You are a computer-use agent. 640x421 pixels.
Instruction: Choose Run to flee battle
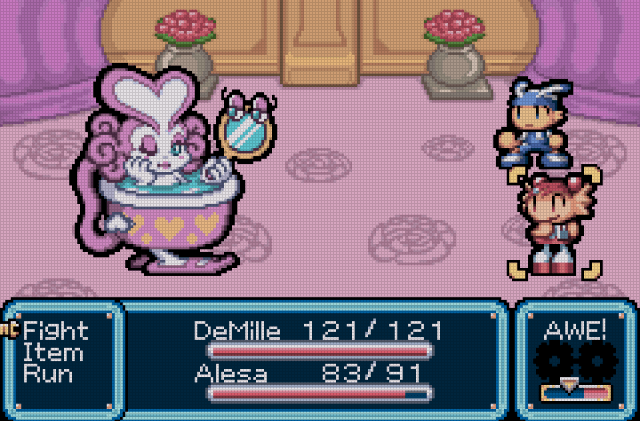click(48, 375)
